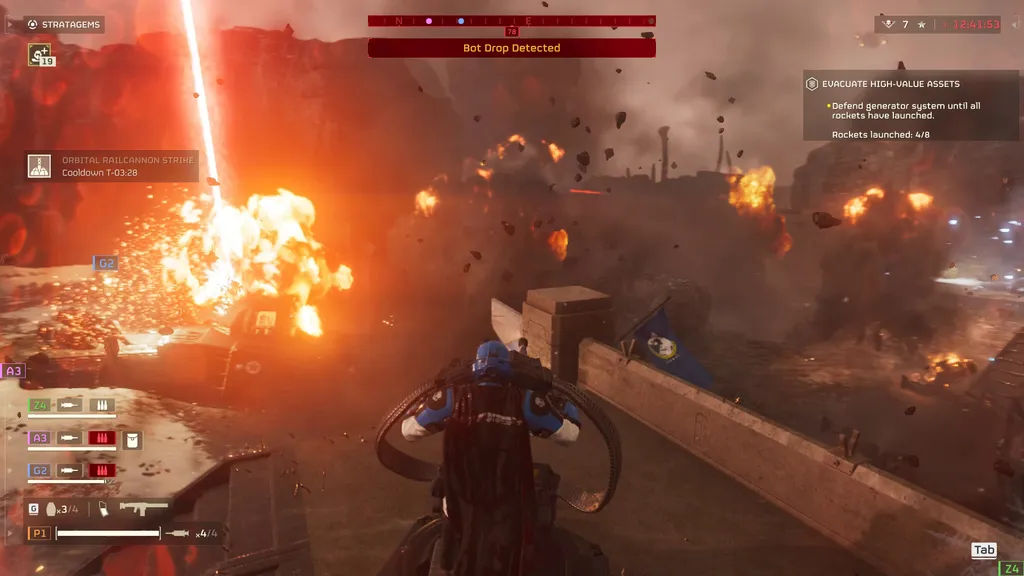Image resolution: width=1024 pixels, height=576 pixels.
Task: Select the equipped rifle weapon icon
Action: point(143,508)
